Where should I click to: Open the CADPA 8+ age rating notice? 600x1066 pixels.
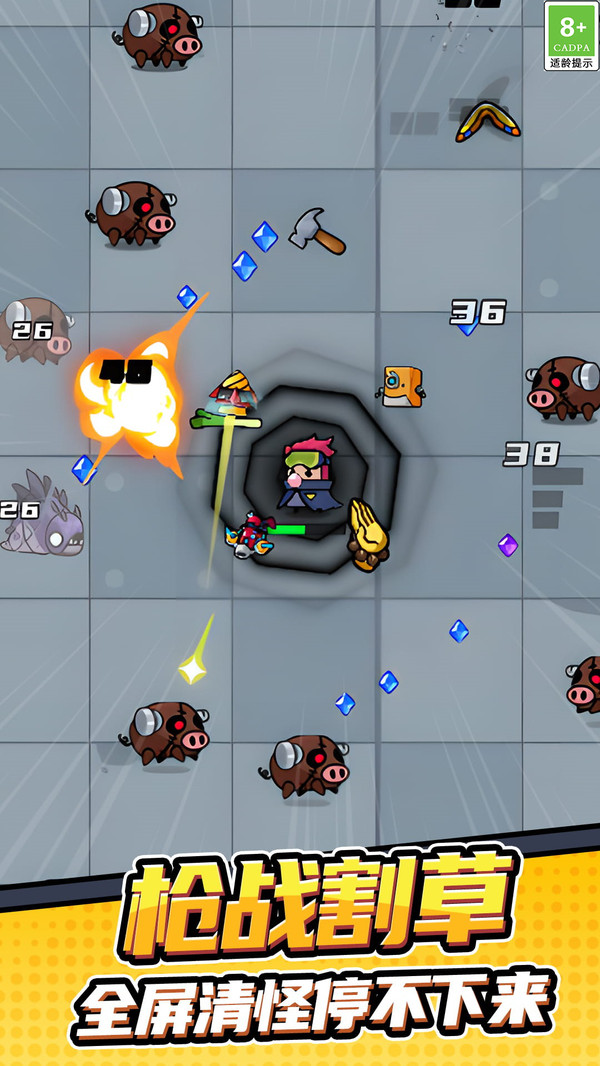[571, 36]
